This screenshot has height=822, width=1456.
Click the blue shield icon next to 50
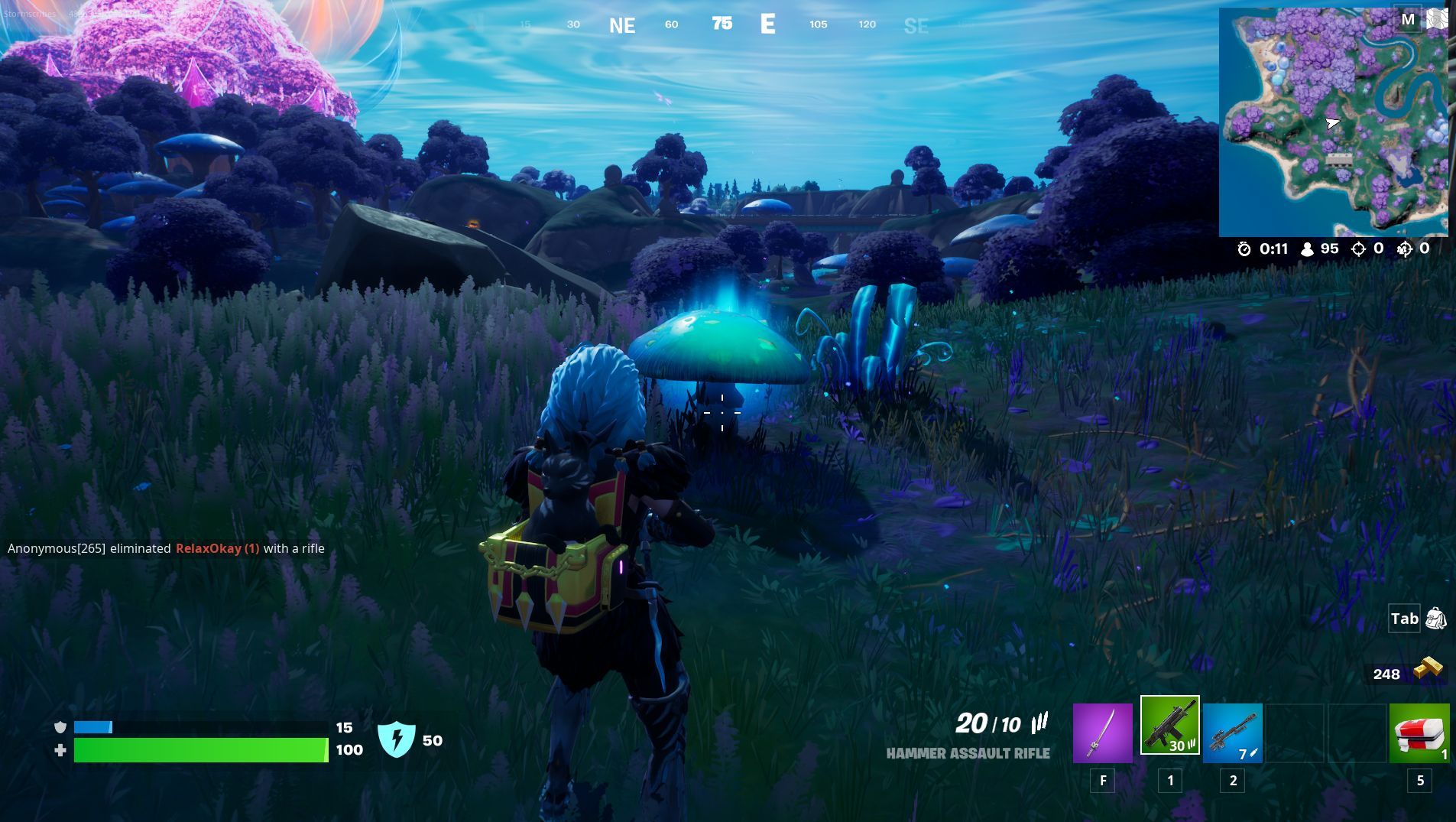tap(398, 739)
